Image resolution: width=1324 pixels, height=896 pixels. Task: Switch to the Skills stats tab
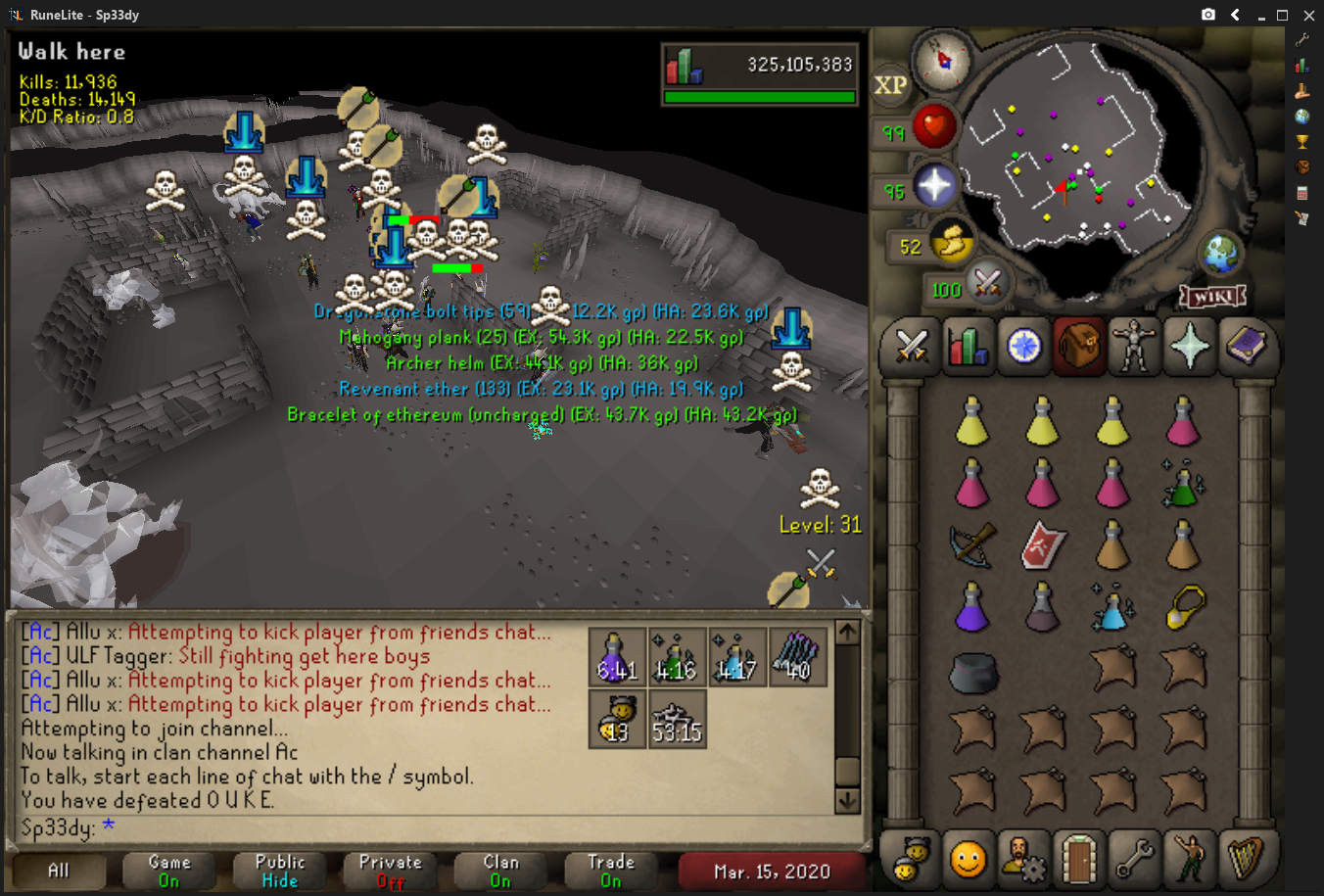[968, 346]
